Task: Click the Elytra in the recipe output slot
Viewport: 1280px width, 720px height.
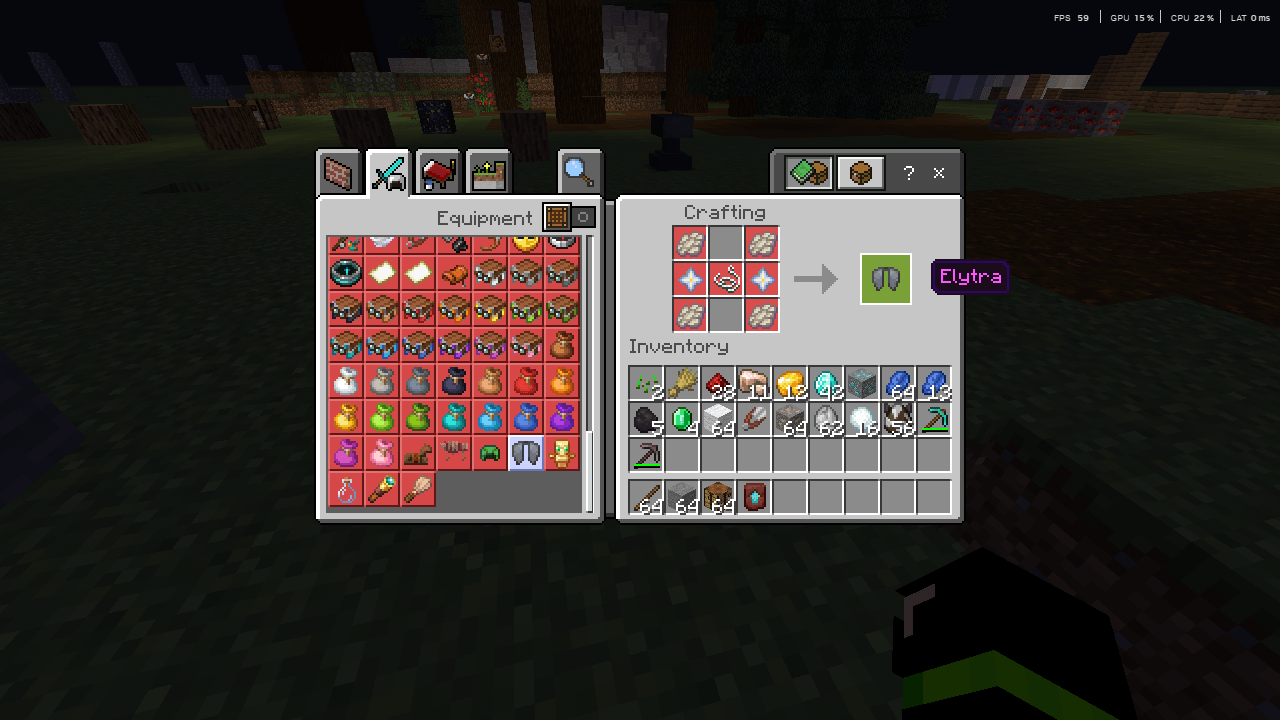Action: [885, 278]
